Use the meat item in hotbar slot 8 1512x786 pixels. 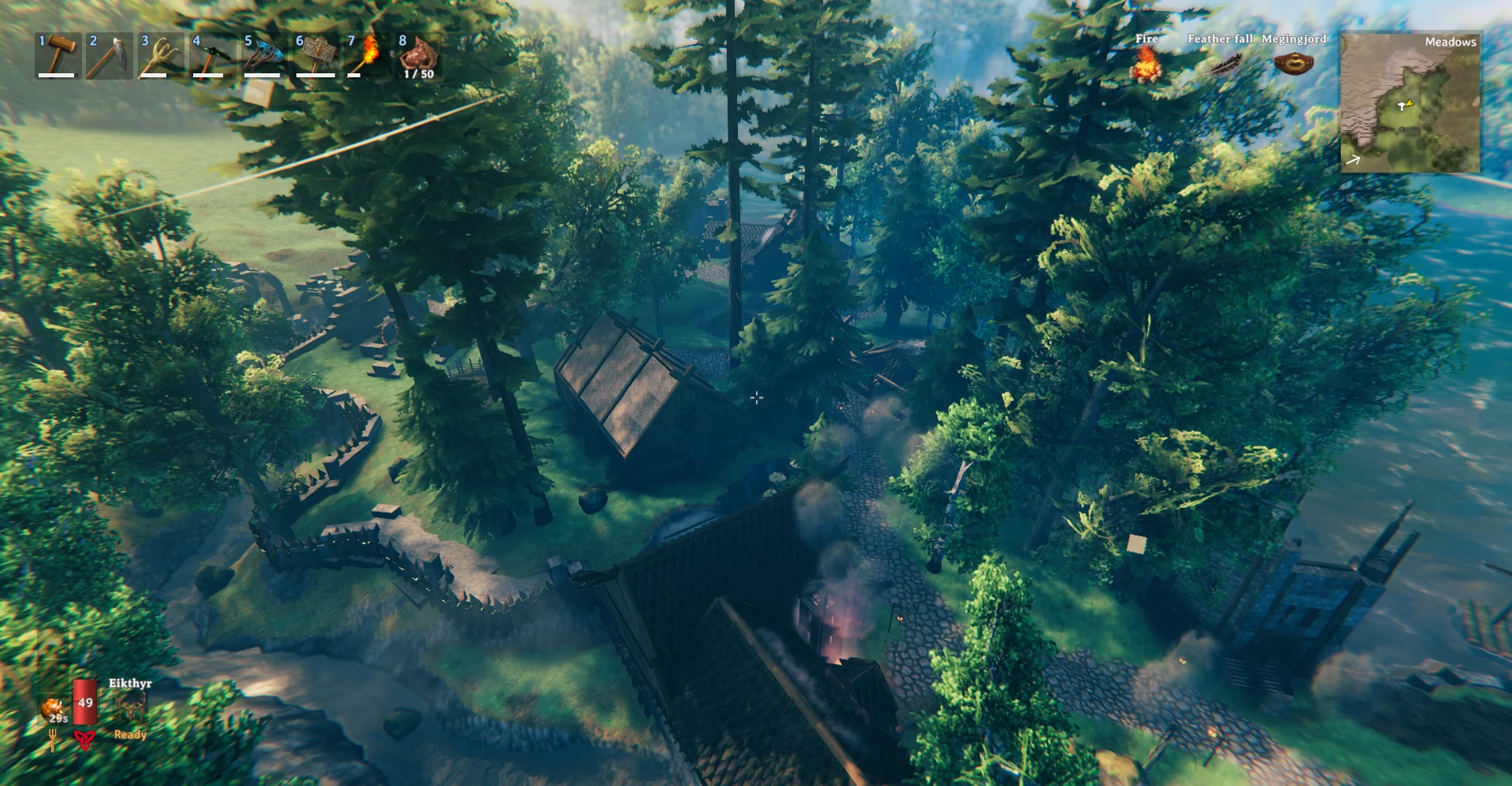pos(418,55)
